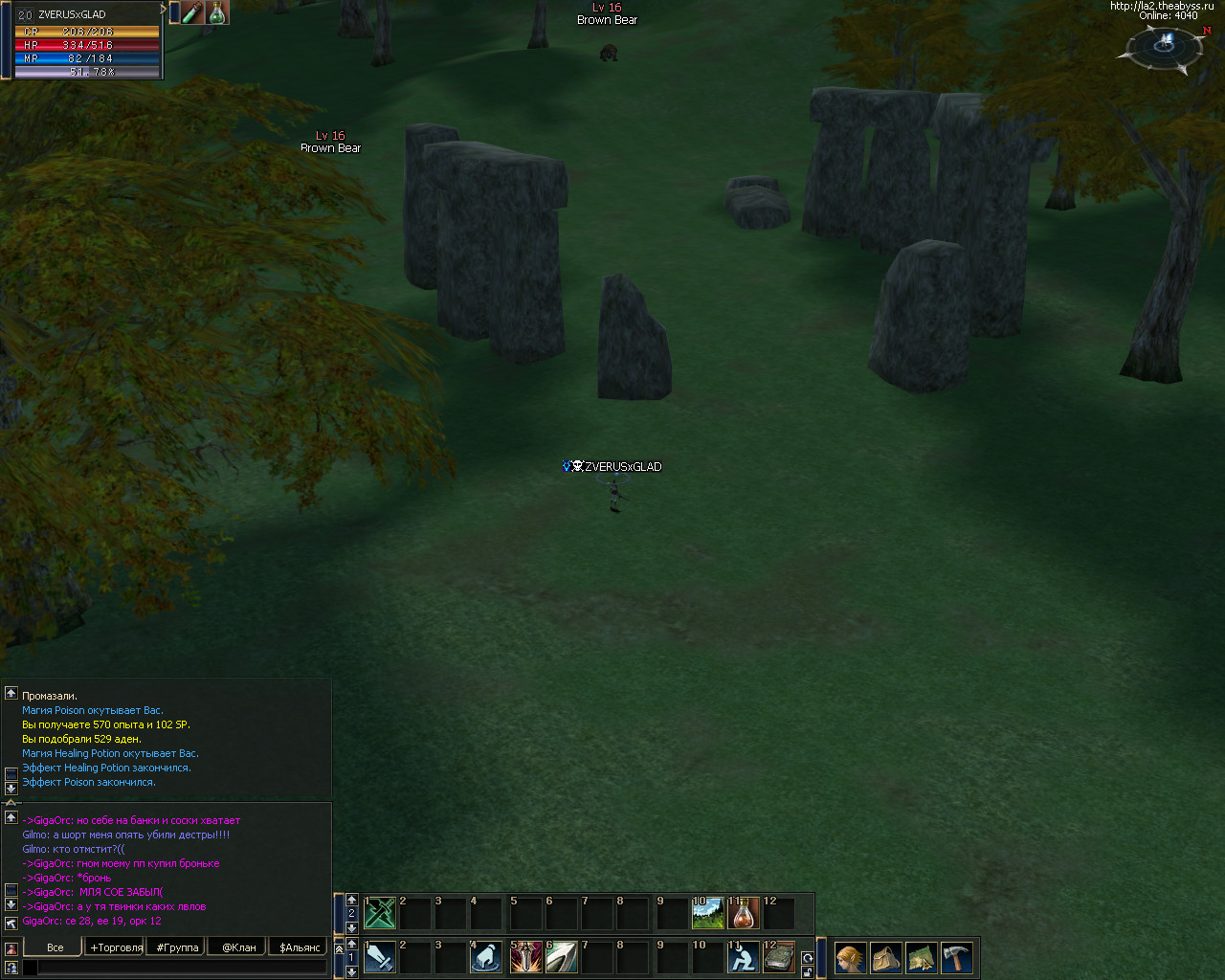Trigger the grabbing hand pick-up action
This screenshot has height=980, width=1225.
(x=486, y=957)
